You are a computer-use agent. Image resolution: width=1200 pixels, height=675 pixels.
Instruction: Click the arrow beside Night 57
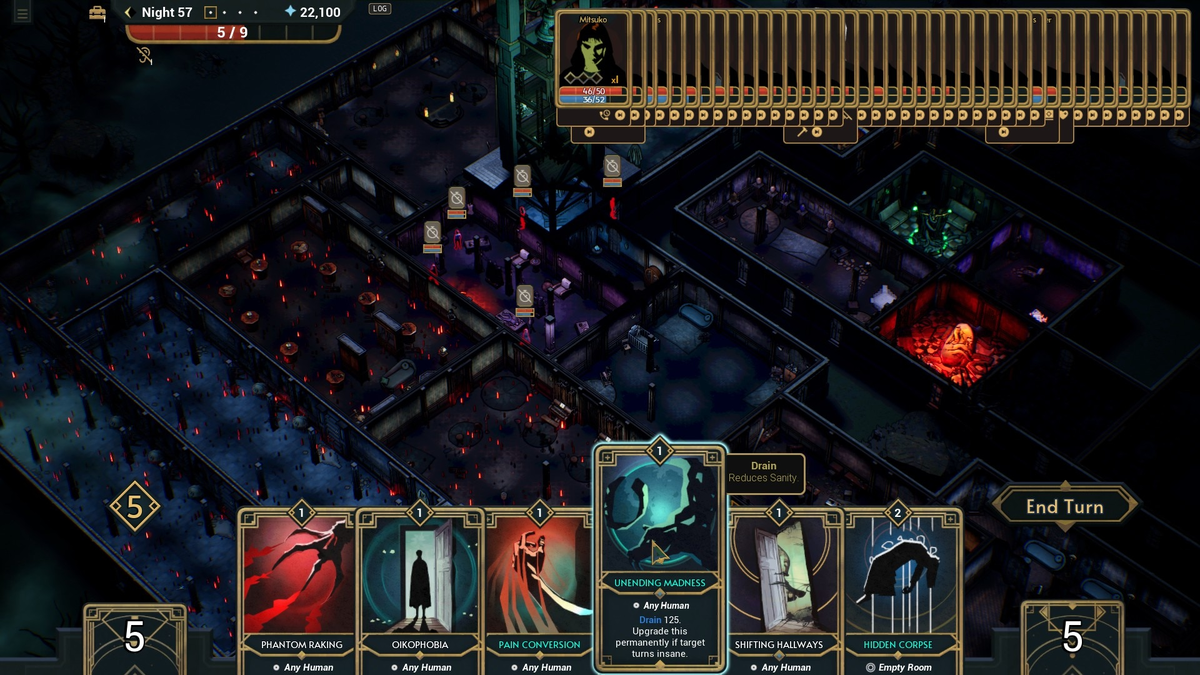(x=129, y=13)
